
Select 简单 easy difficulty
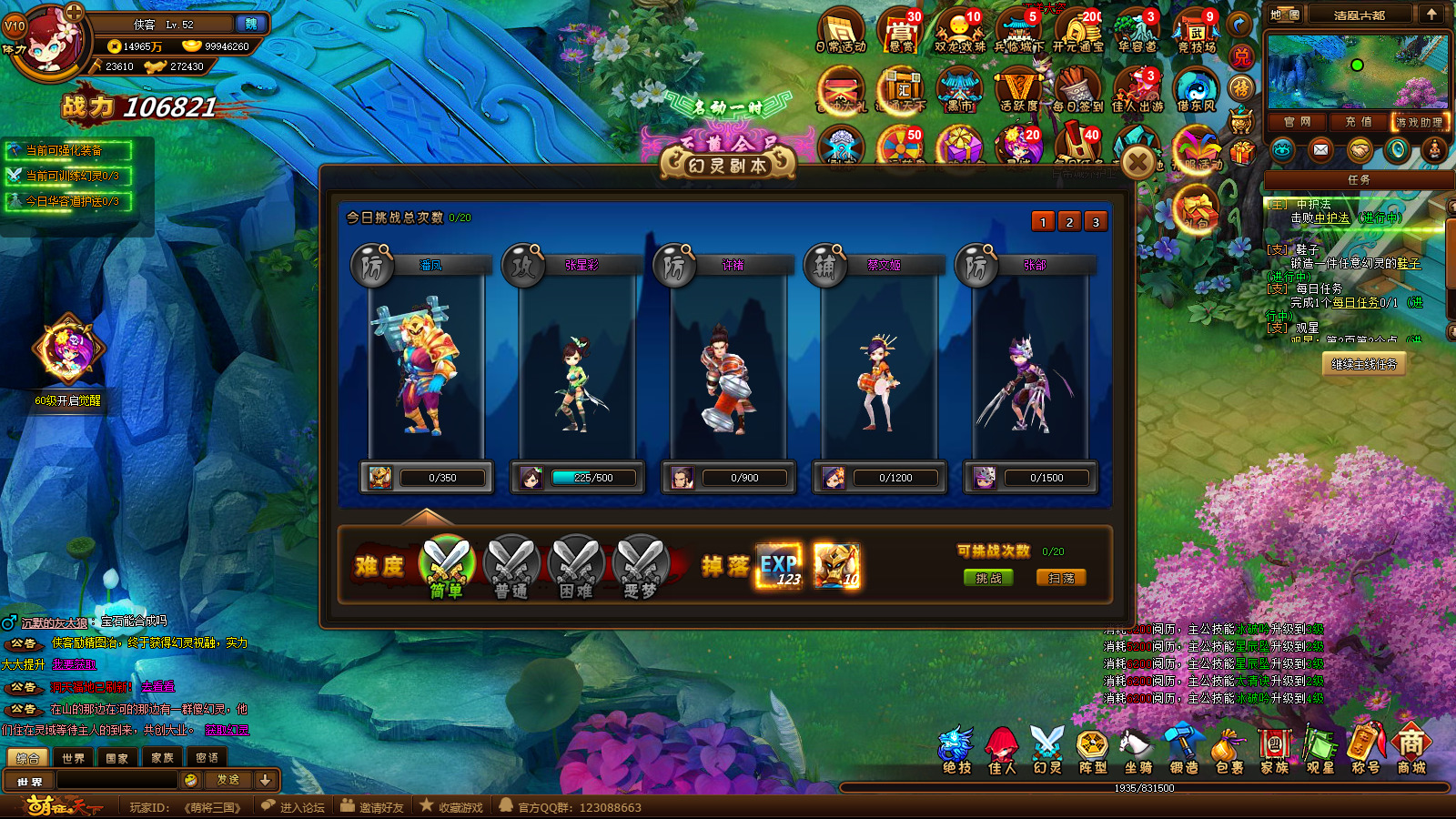(x=446, y=566)
